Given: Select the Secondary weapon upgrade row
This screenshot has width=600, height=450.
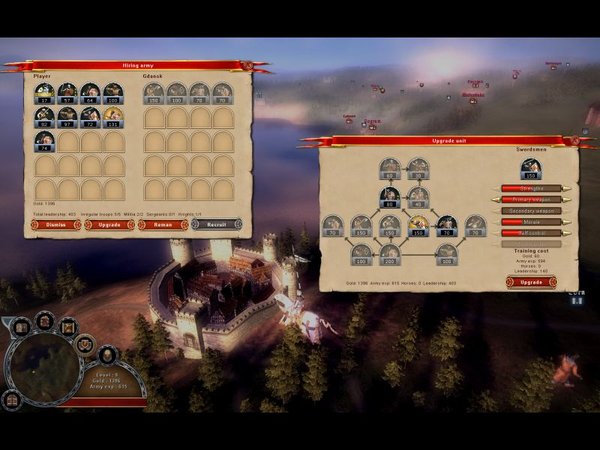Looking at the screenshot, I should [530, 211].
